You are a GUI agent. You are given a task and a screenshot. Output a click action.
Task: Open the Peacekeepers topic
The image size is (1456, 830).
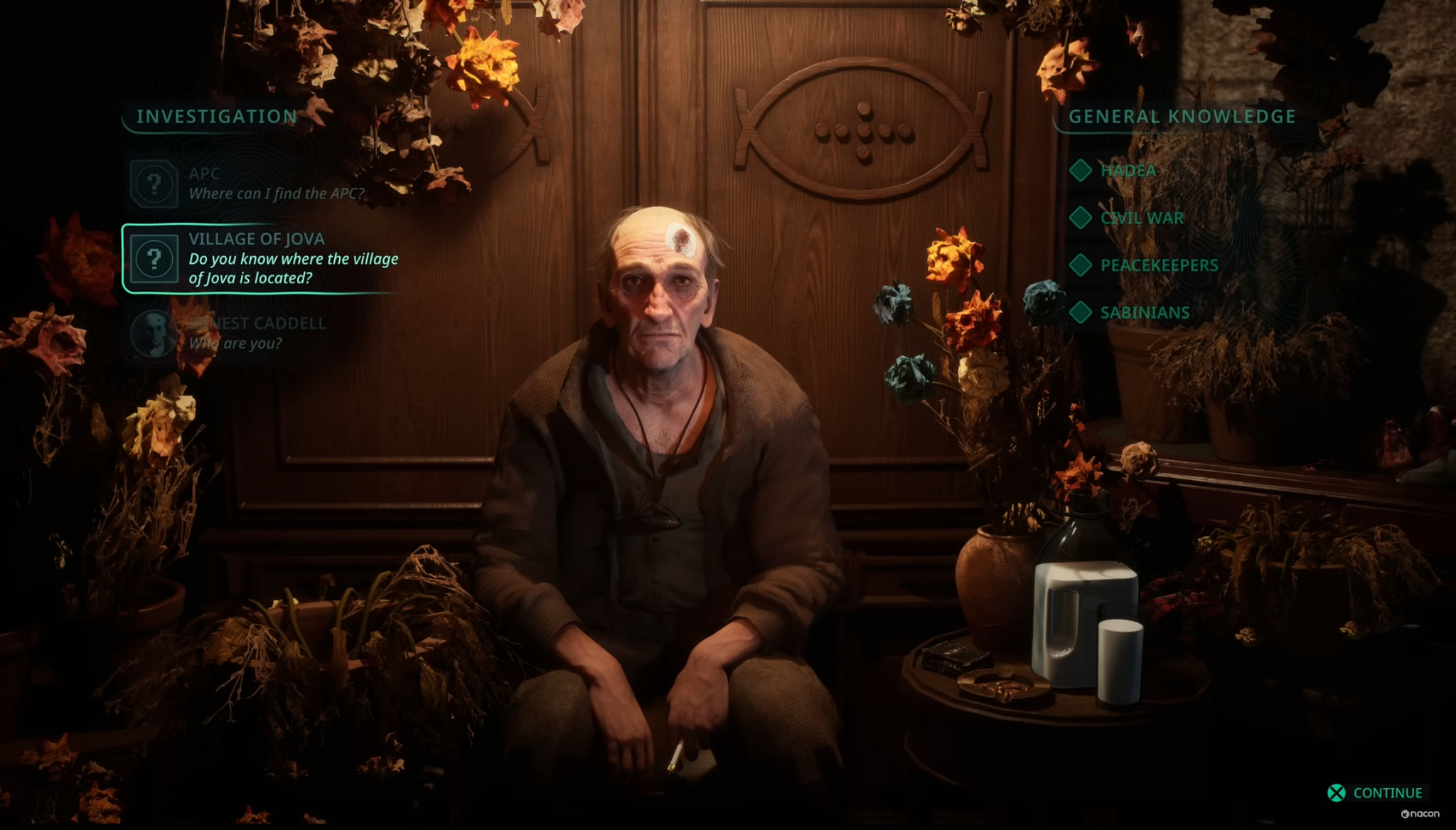tap(1158, 265)
